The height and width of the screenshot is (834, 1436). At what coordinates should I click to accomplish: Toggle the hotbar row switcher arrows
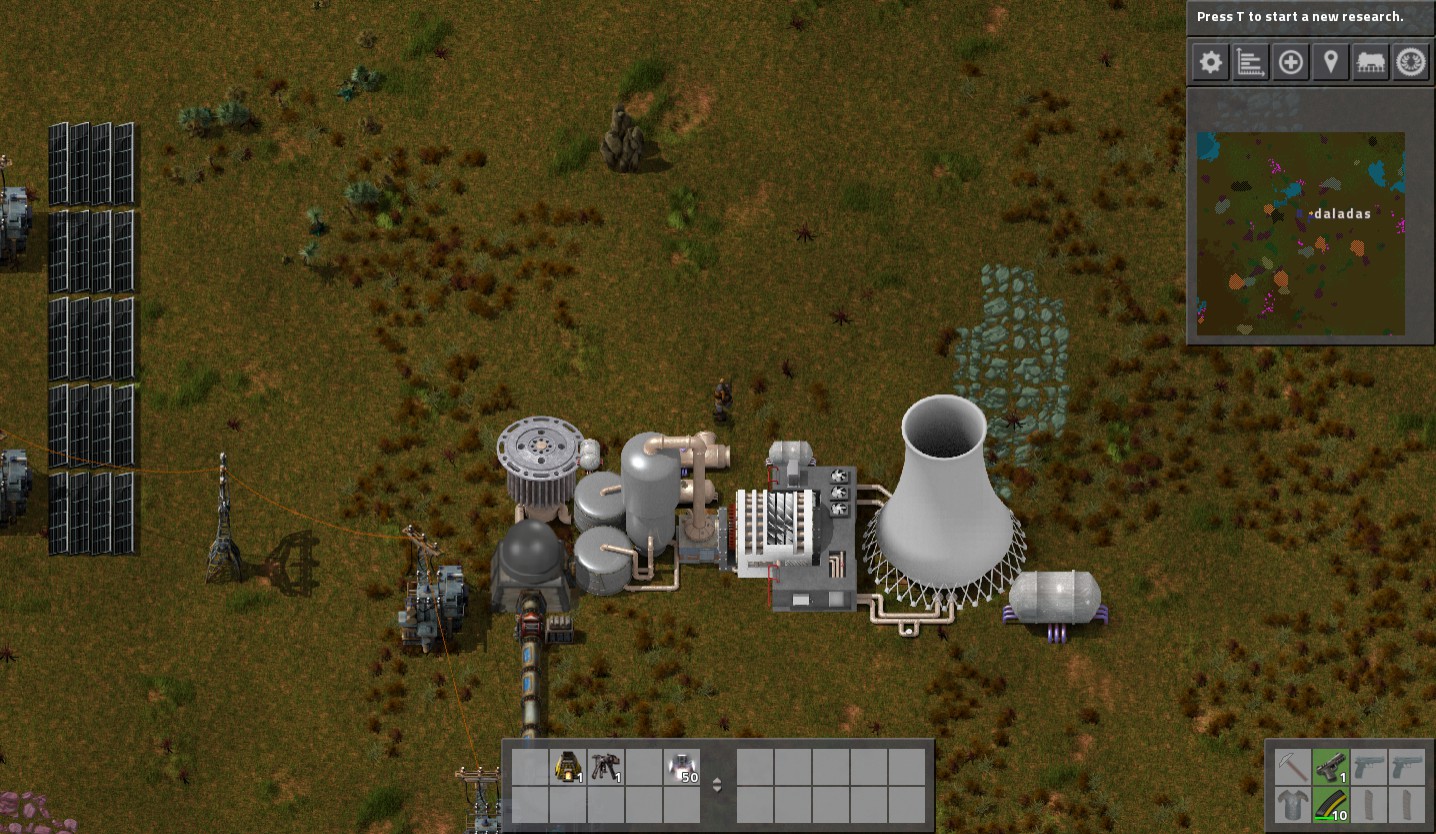[717, 785]
